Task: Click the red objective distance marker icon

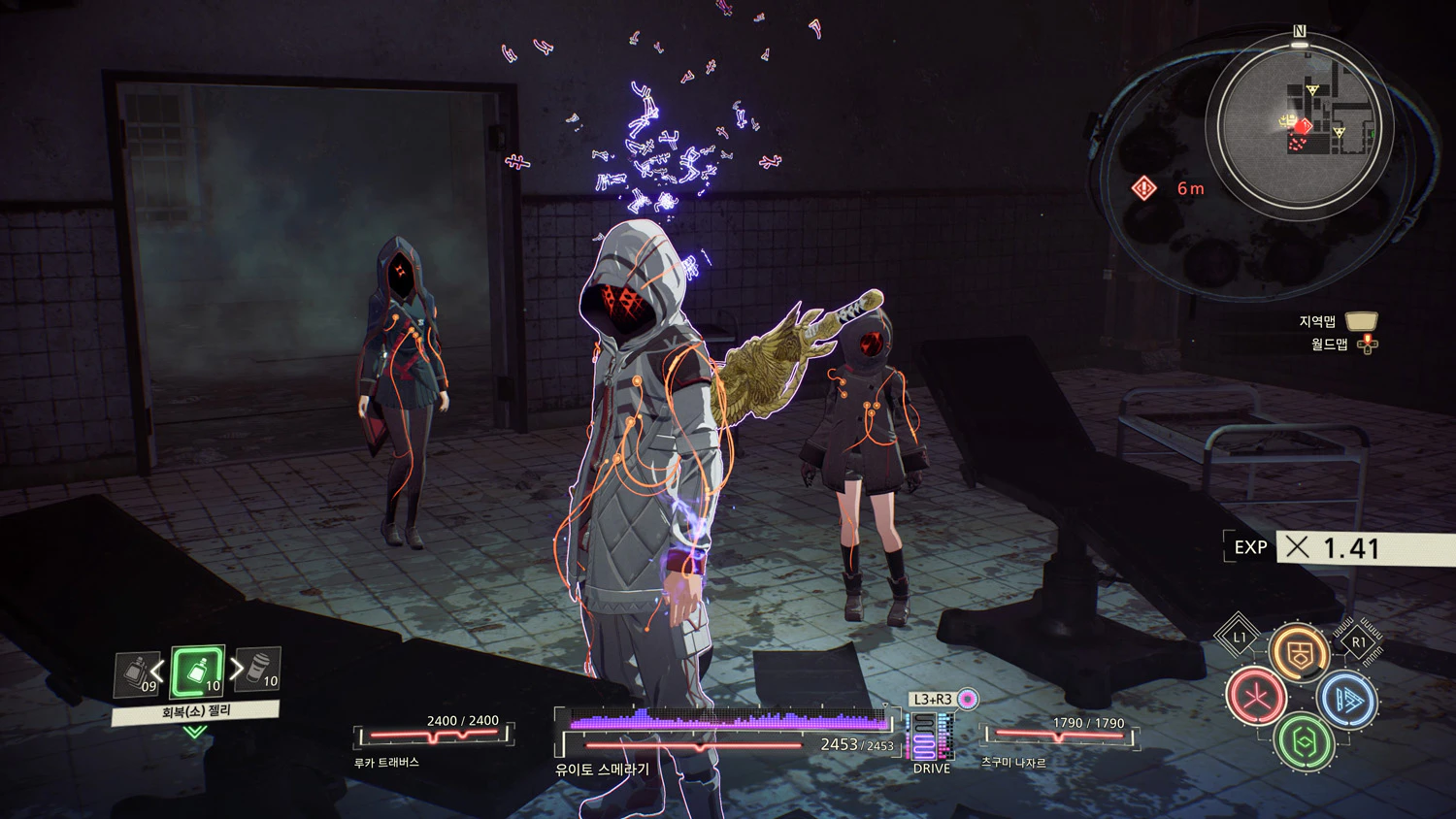Action: (1145, 188)
